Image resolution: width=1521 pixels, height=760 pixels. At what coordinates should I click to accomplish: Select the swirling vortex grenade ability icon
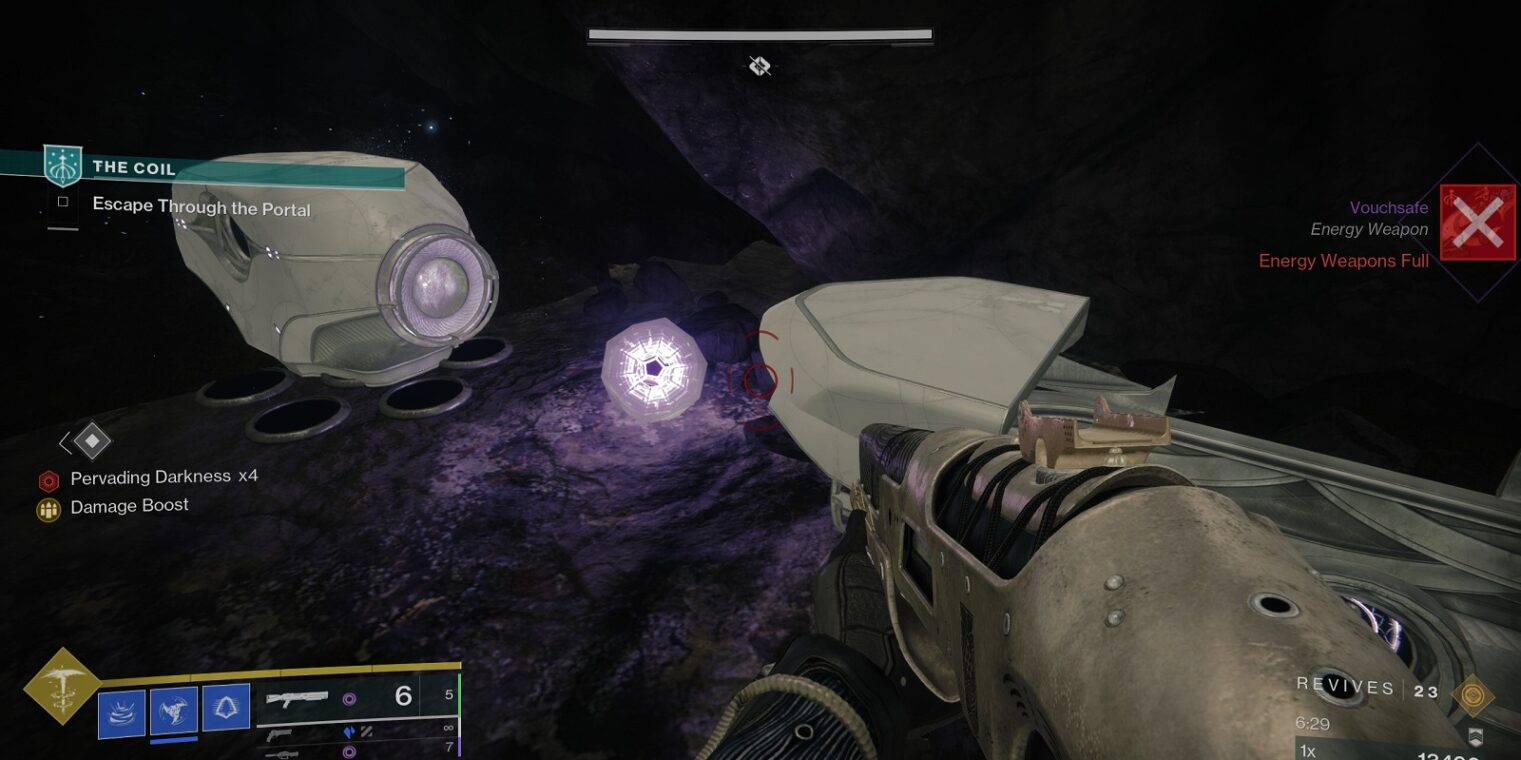tap(121, 711)
